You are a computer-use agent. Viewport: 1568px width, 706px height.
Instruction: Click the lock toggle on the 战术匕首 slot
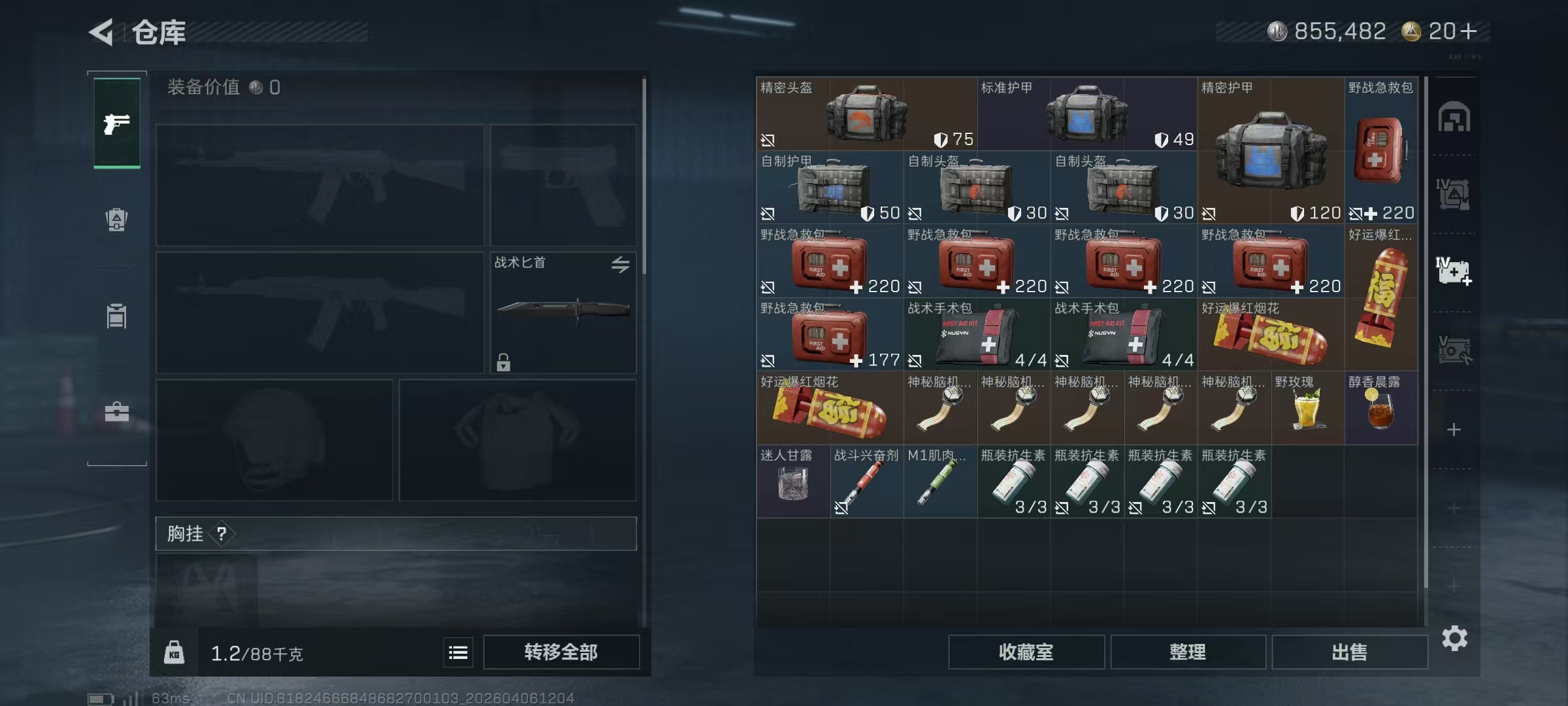[x=503, y=360]
